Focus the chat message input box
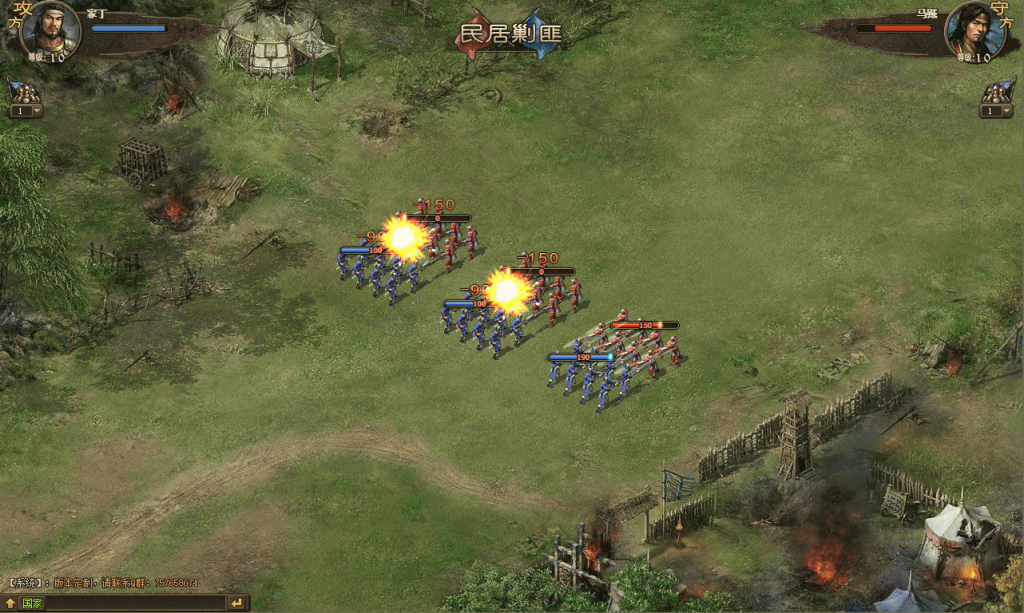The image size is (1024, 613). point(135,603)
